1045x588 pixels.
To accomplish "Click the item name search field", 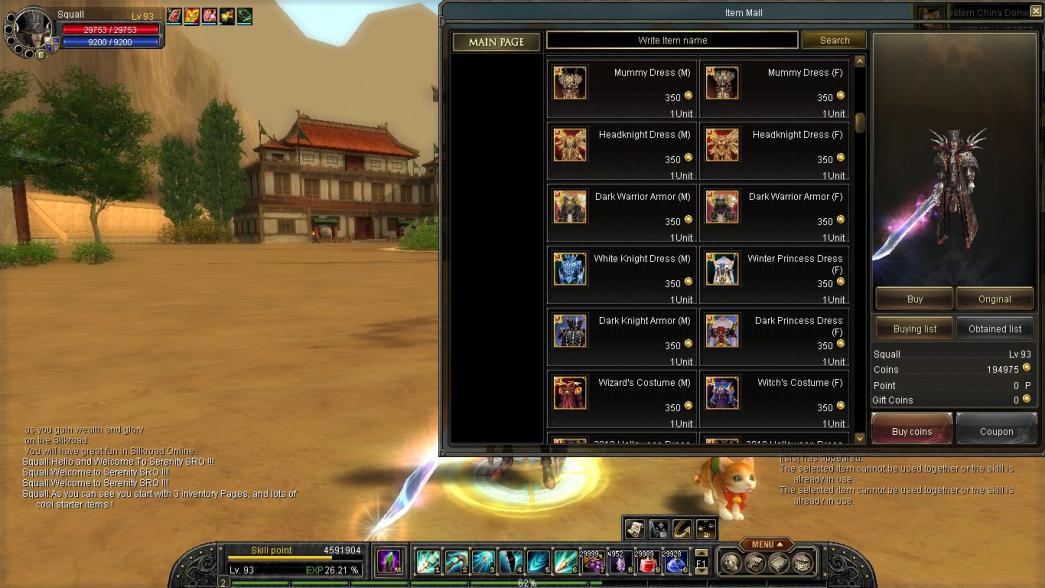I will 672,41.
